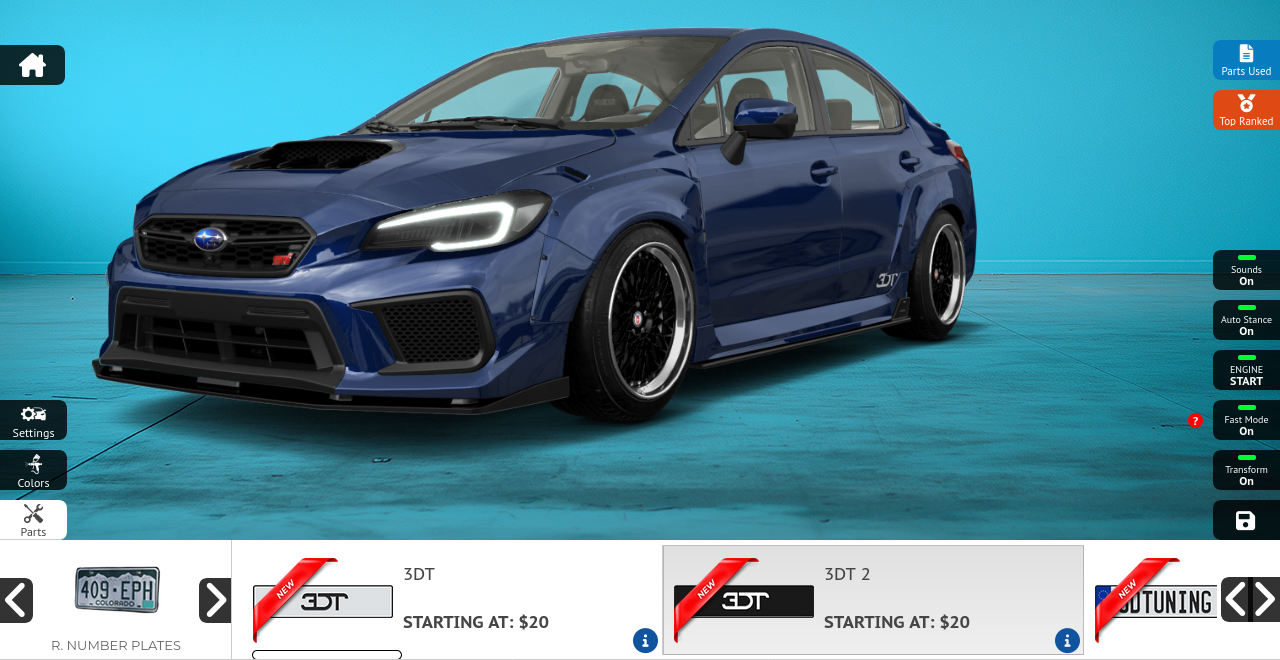The width and height of the screenshot is (1280, 660).
Task: View info for the 3DT plate
Action: pyautogui.click(x=645, y=640)
